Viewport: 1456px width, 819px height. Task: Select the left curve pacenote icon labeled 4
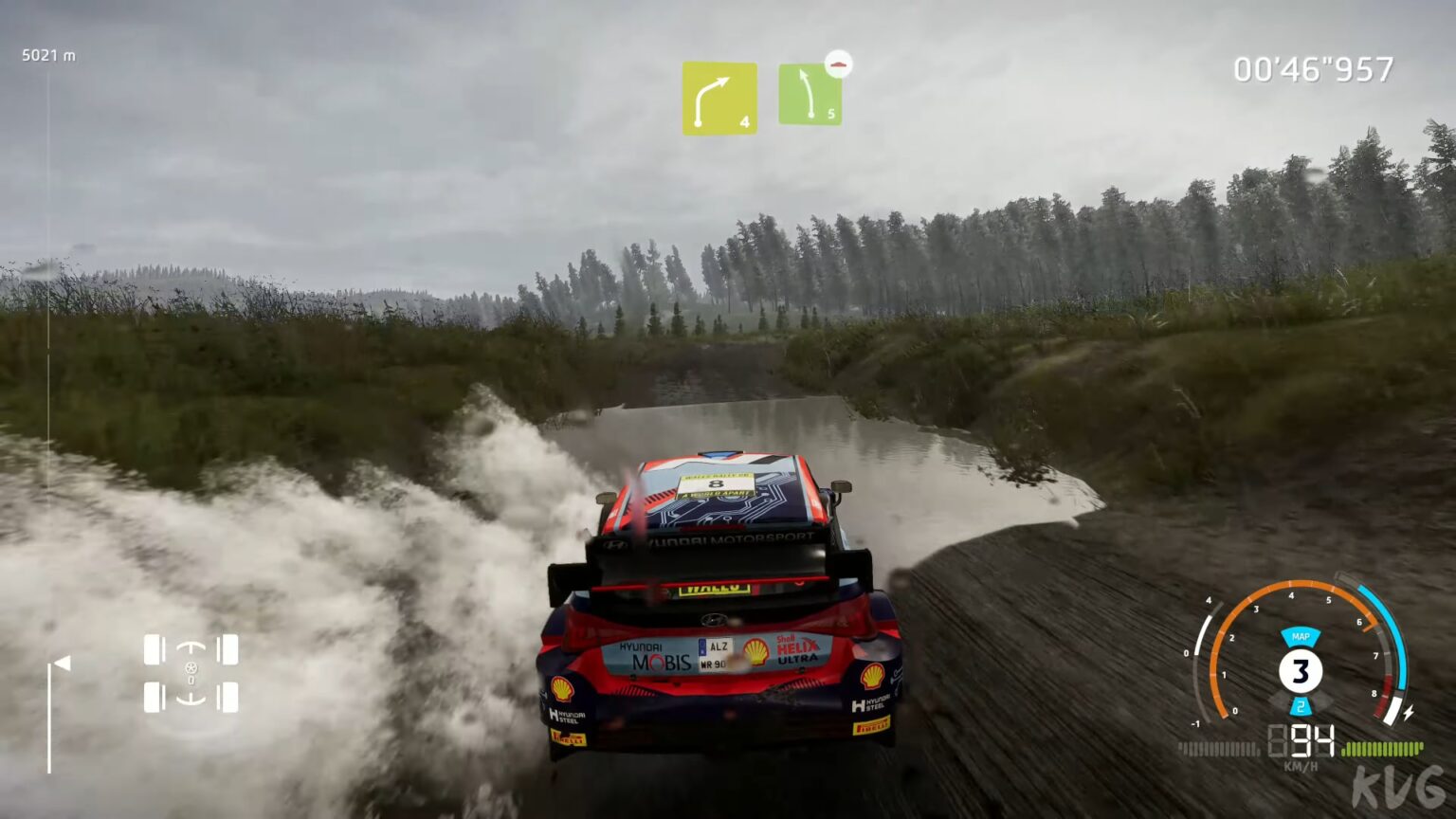(719, 95)
